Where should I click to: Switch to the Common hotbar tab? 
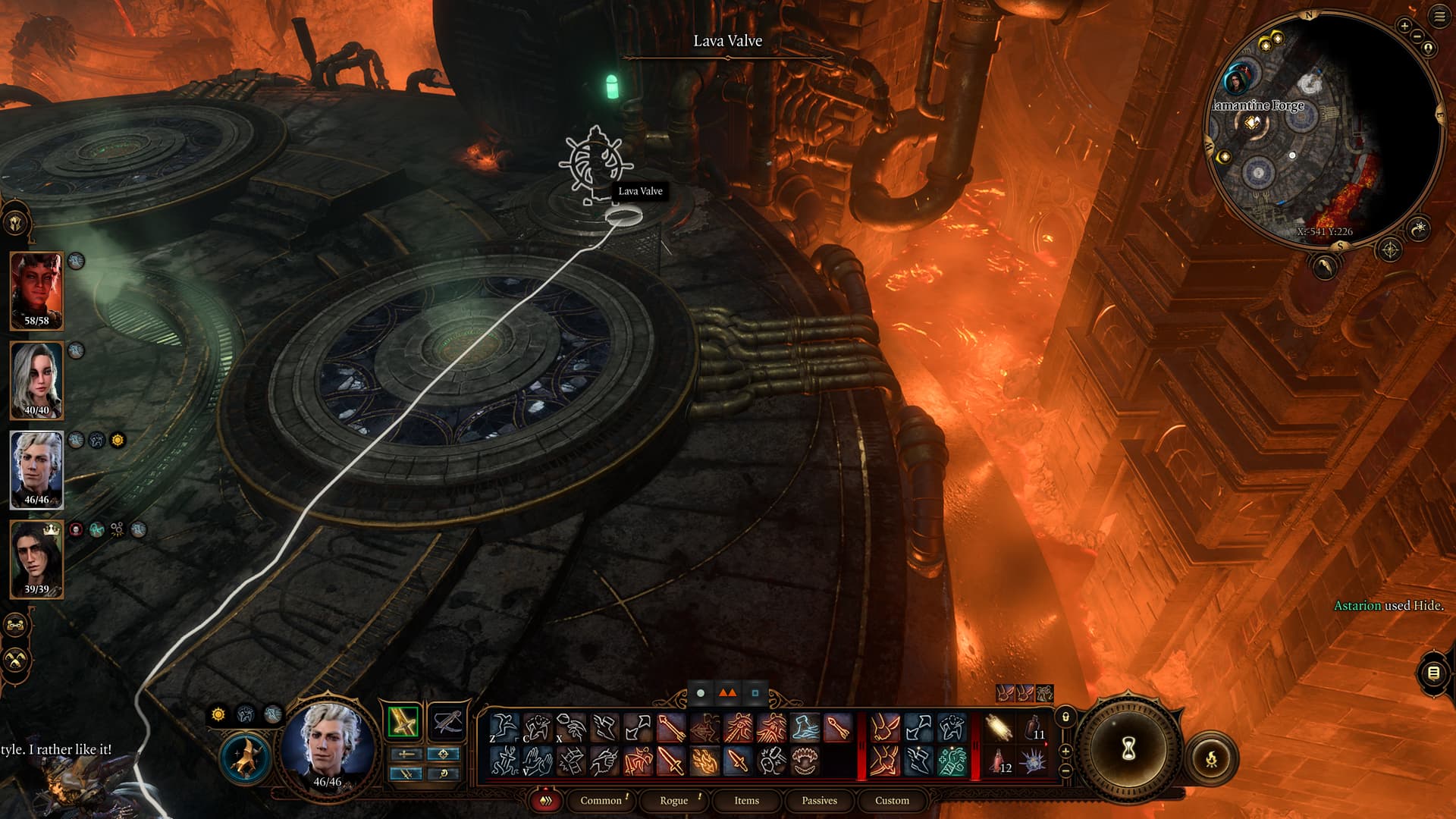pyautogui.click(x=601, y=800)
